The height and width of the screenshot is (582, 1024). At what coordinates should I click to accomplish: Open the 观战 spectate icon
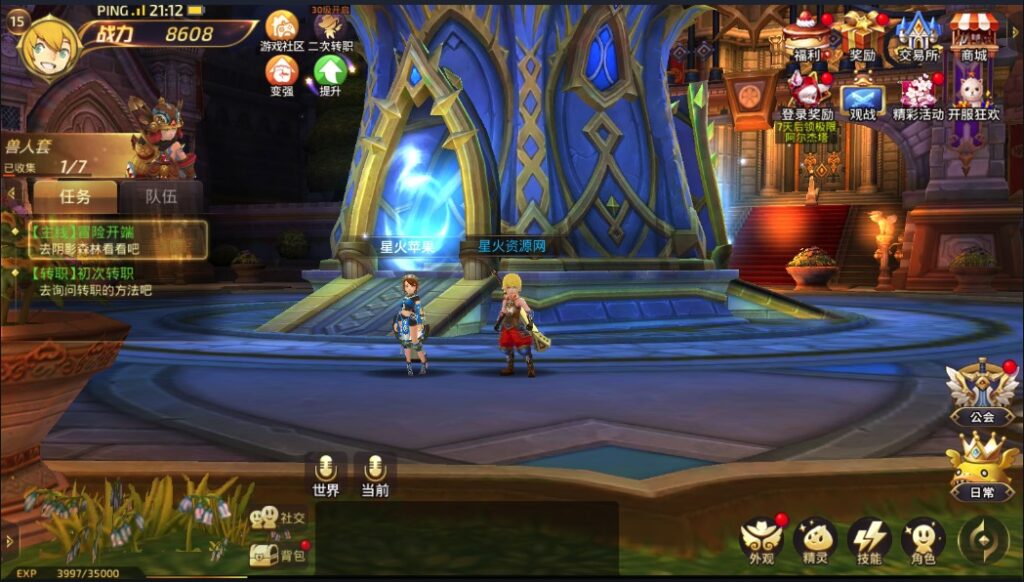click(x=862, y=98)
